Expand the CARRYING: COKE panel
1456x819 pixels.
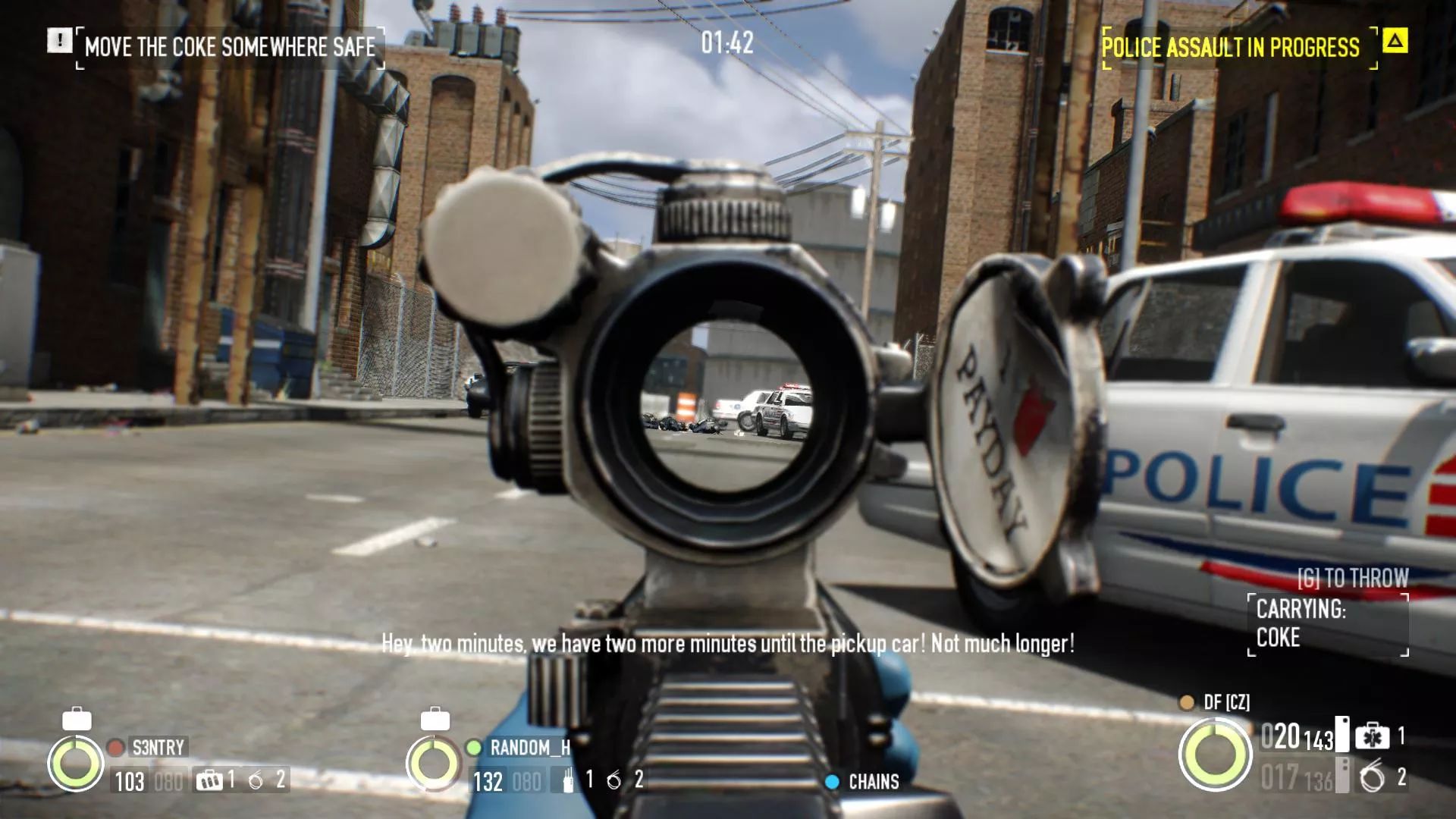coord(1328,625)
